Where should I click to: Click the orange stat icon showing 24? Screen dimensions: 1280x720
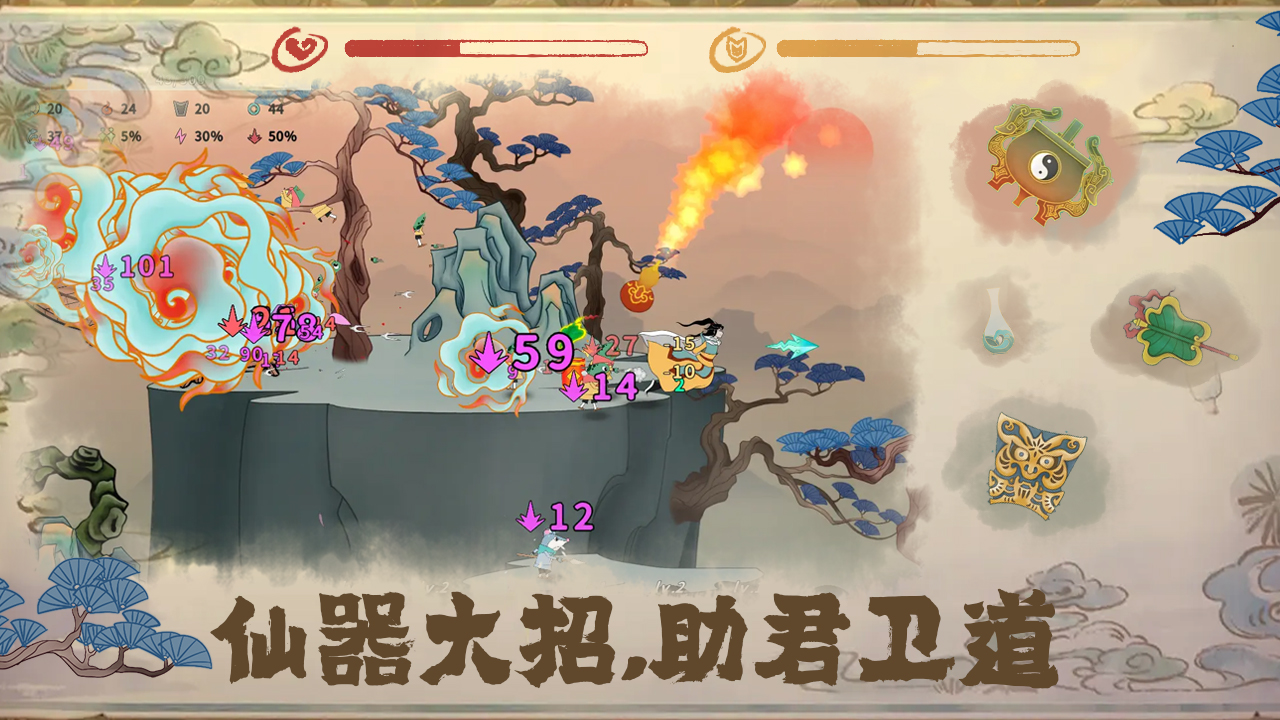(x=108, y=108)
